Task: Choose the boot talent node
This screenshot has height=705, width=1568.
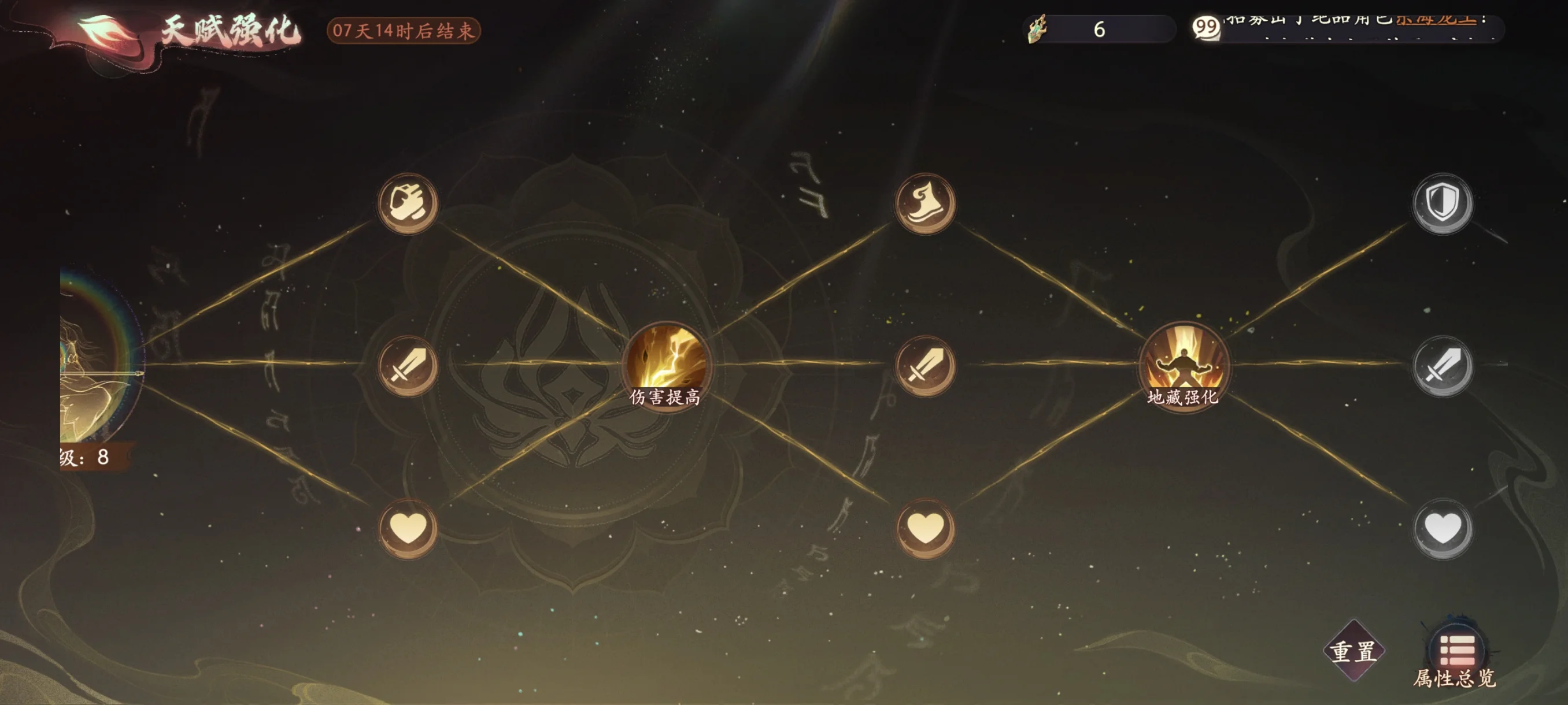Action: 924,203
